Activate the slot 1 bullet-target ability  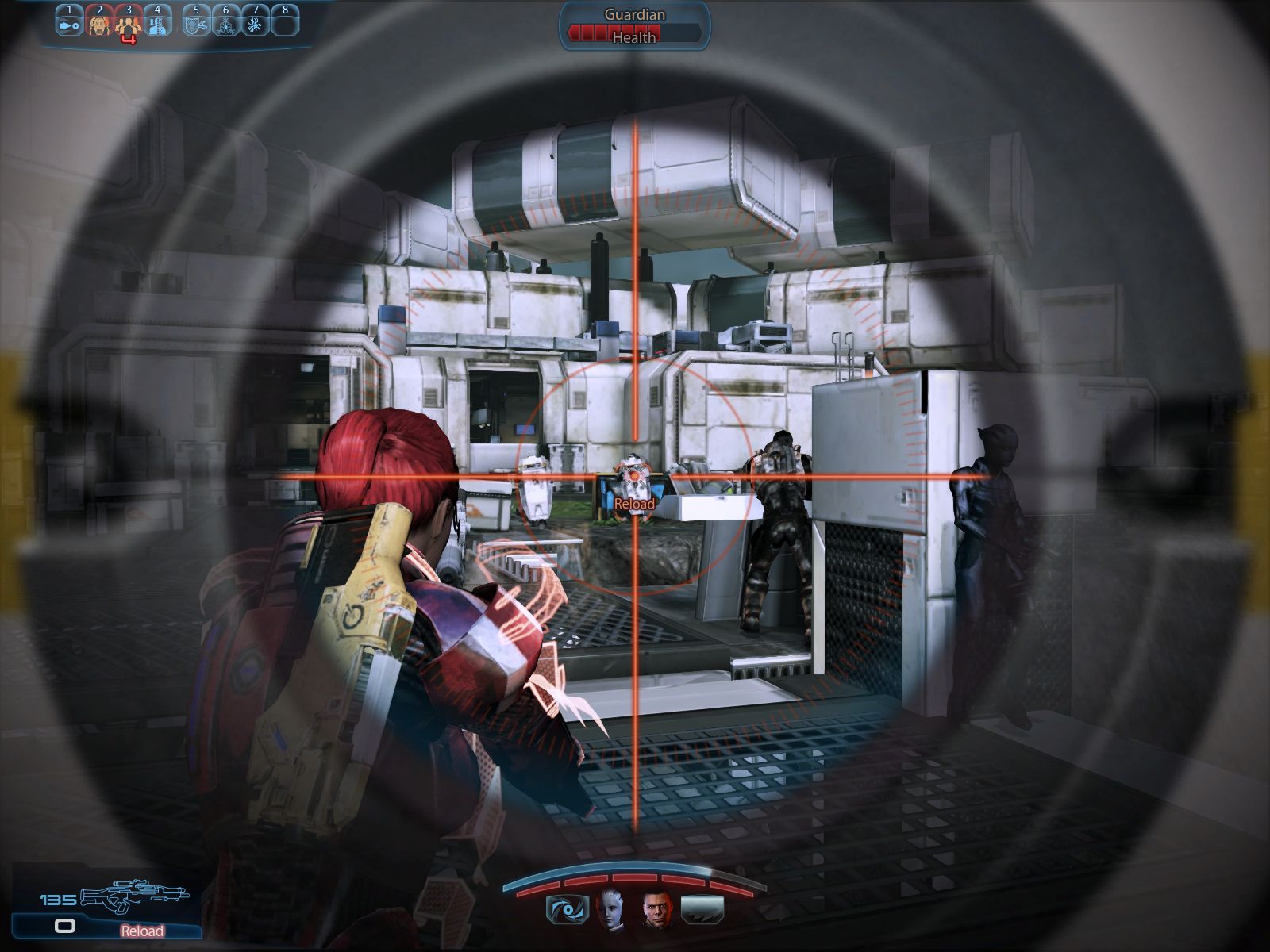pyautogui.click(x=69, y=24)
